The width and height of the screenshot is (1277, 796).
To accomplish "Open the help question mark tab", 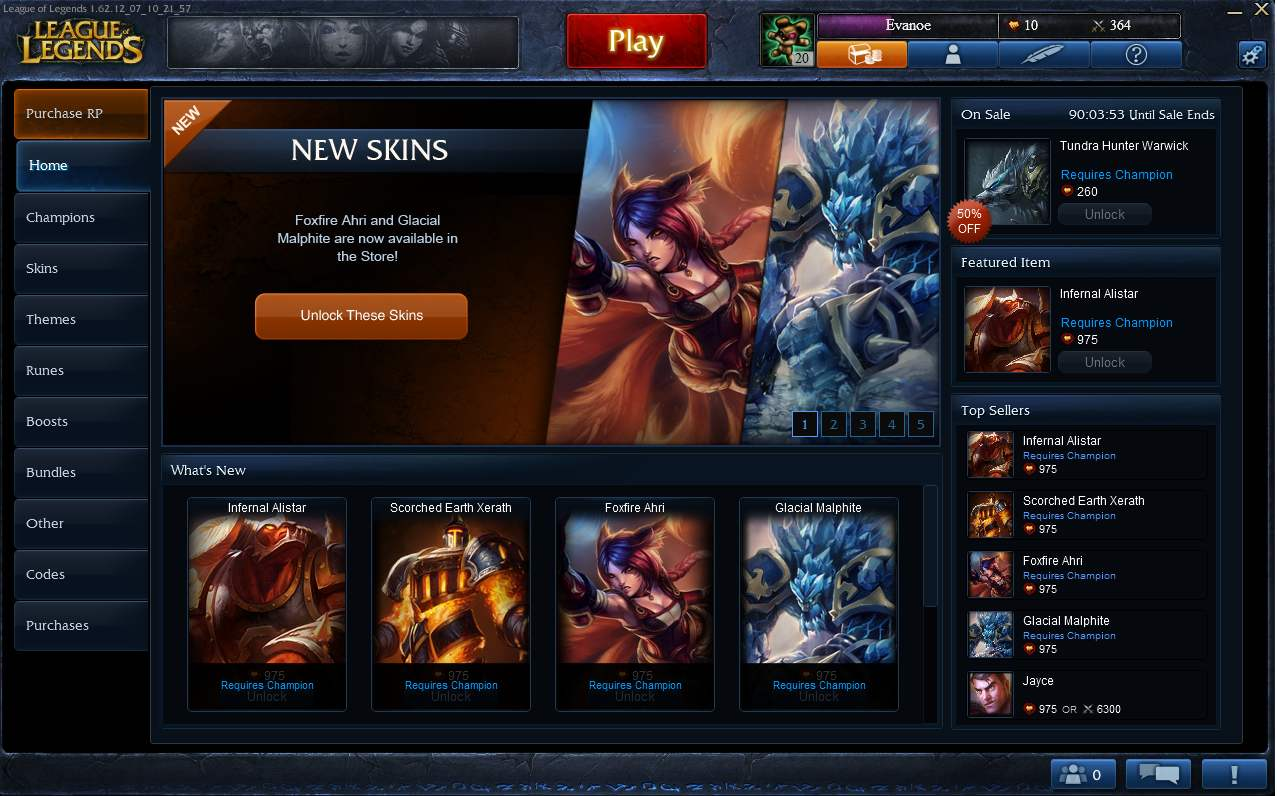I will (x=1135, y=55).
